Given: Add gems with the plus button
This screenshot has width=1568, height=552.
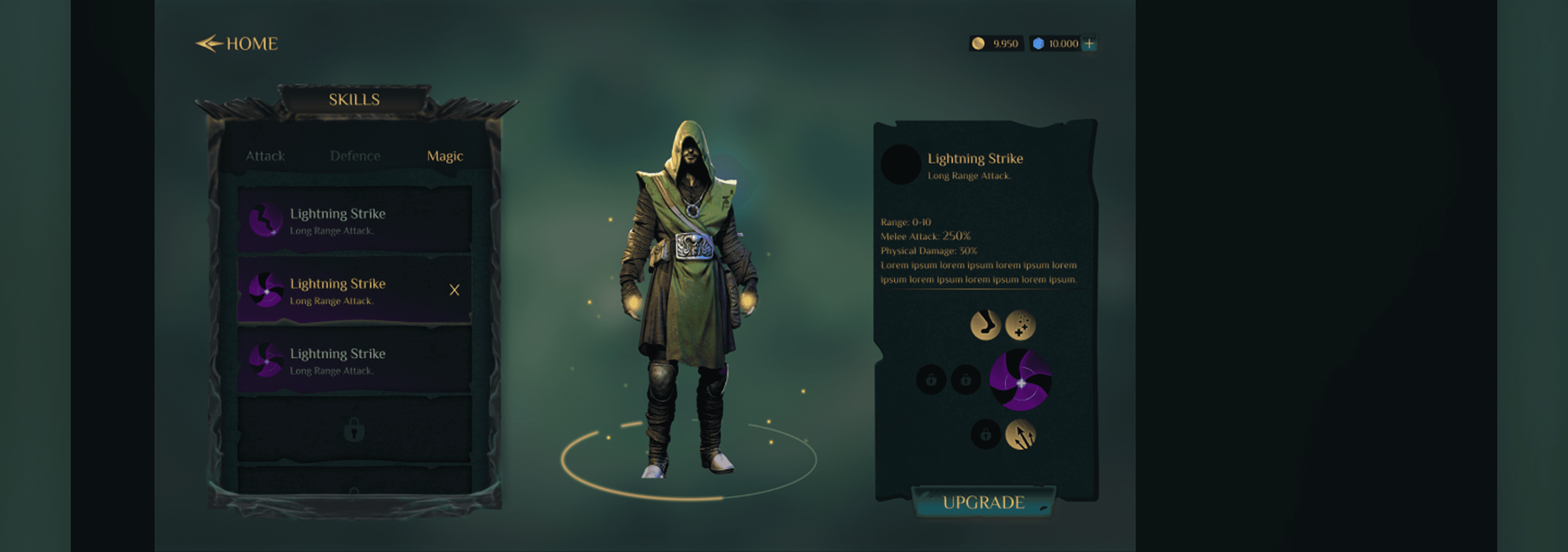Looking at the screenshot, I should (1089, 44).
